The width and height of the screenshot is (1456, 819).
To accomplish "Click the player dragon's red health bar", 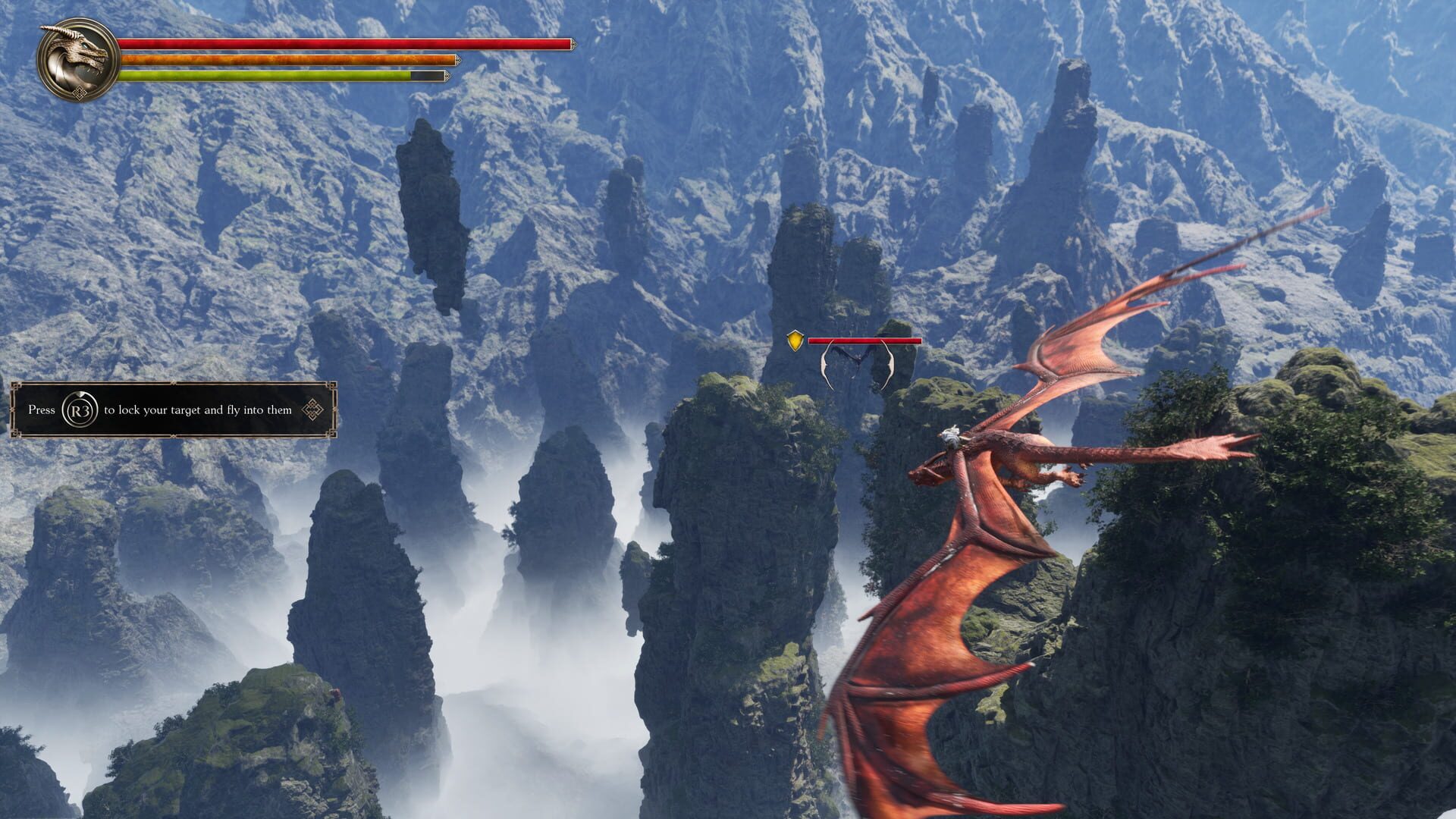I will [341, 44].
